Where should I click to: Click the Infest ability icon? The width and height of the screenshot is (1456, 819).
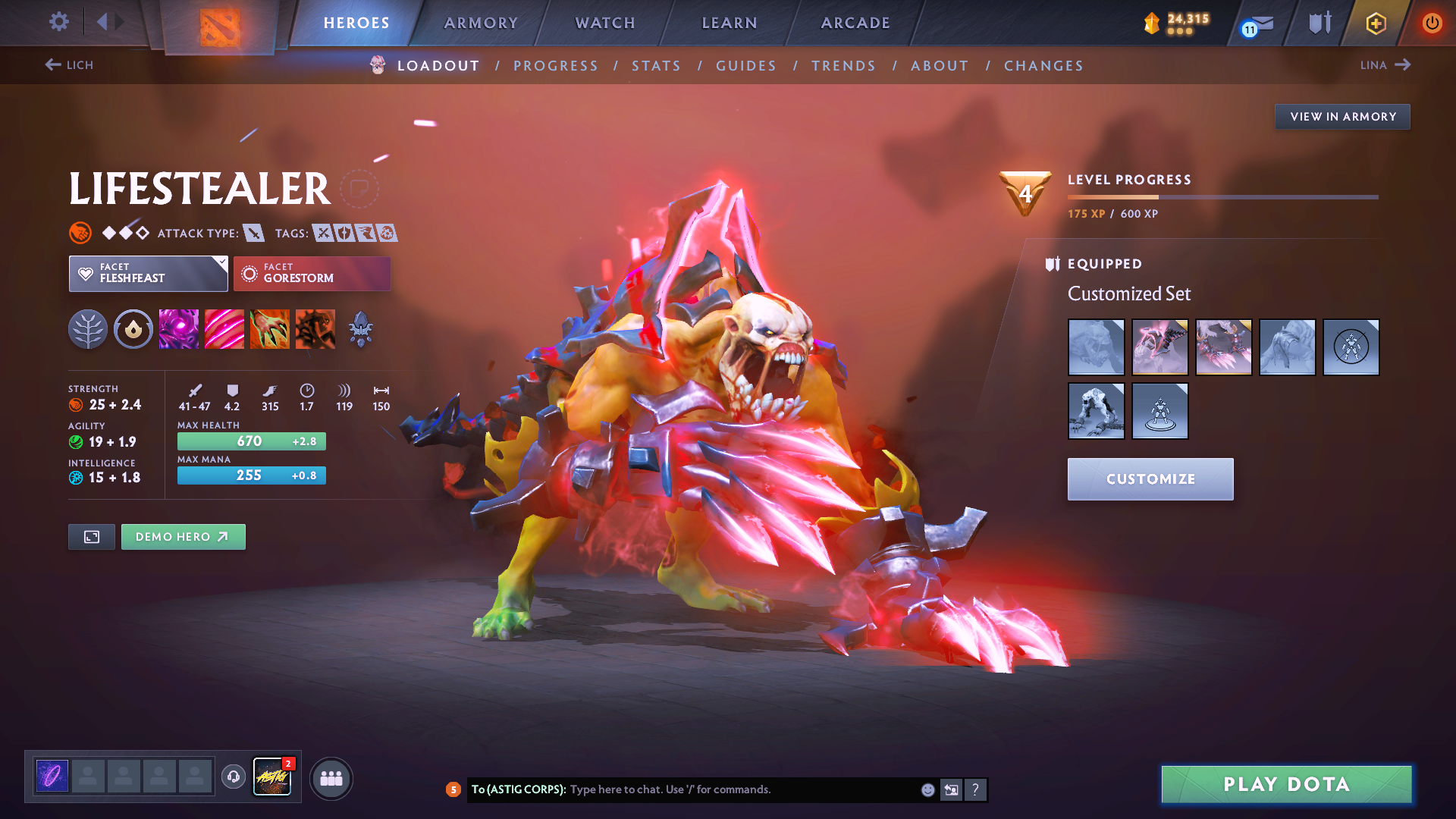[x=315, y=328]
